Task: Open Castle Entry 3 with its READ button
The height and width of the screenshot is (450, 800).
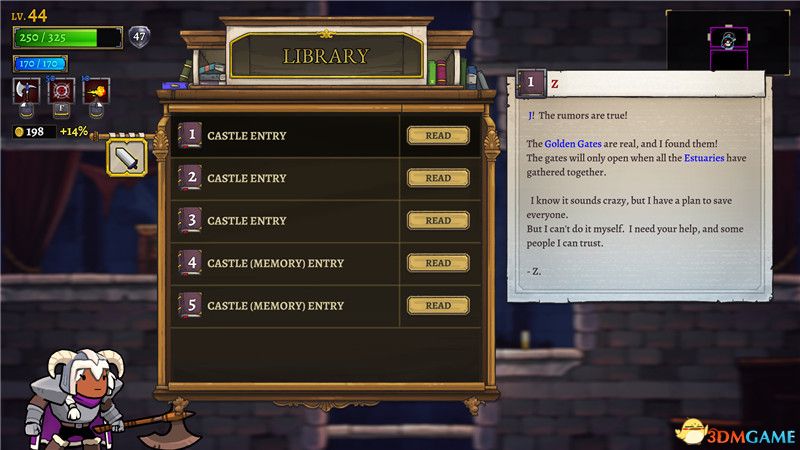Action: click(x=438, y=221)
